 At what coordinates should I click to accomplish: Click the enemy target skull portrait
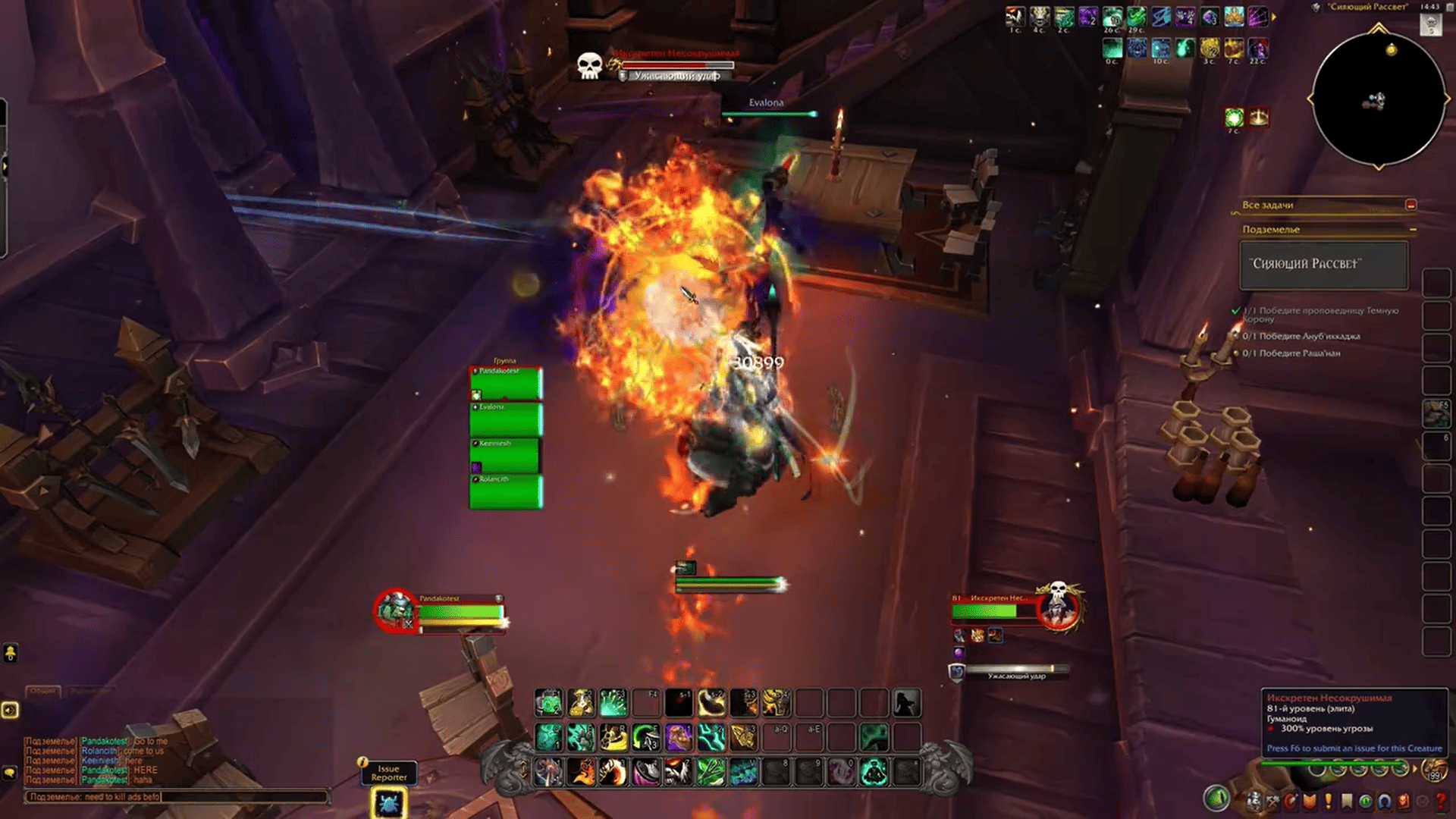click(x=1059, y=609)
